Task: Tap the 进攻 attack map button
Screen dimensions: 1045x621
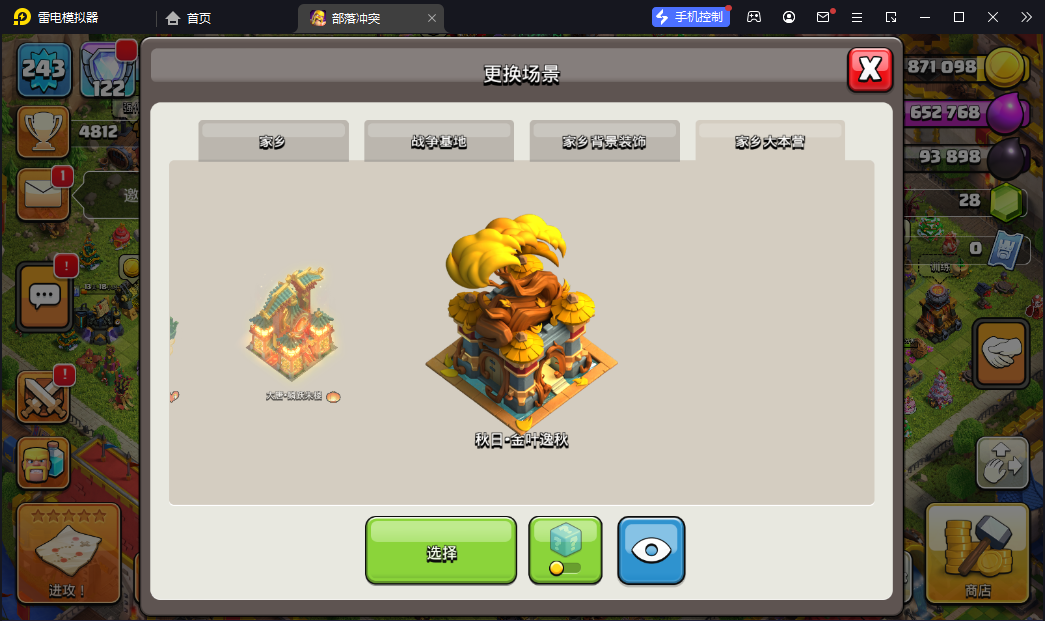Action: (x=68, y=552)
